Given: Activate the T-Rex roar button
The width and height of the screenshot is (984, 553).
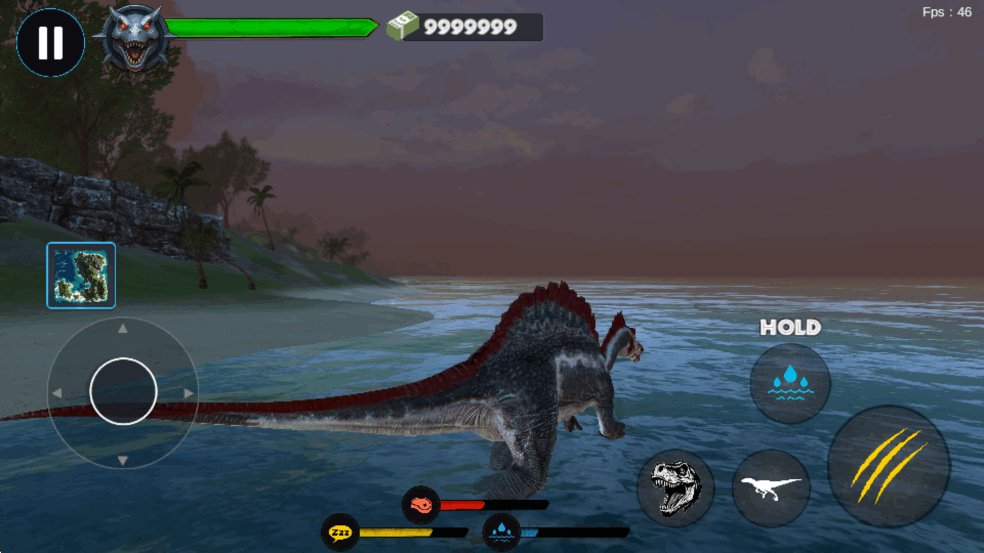Looking at the screenshot, I should [x=676, y=489].
